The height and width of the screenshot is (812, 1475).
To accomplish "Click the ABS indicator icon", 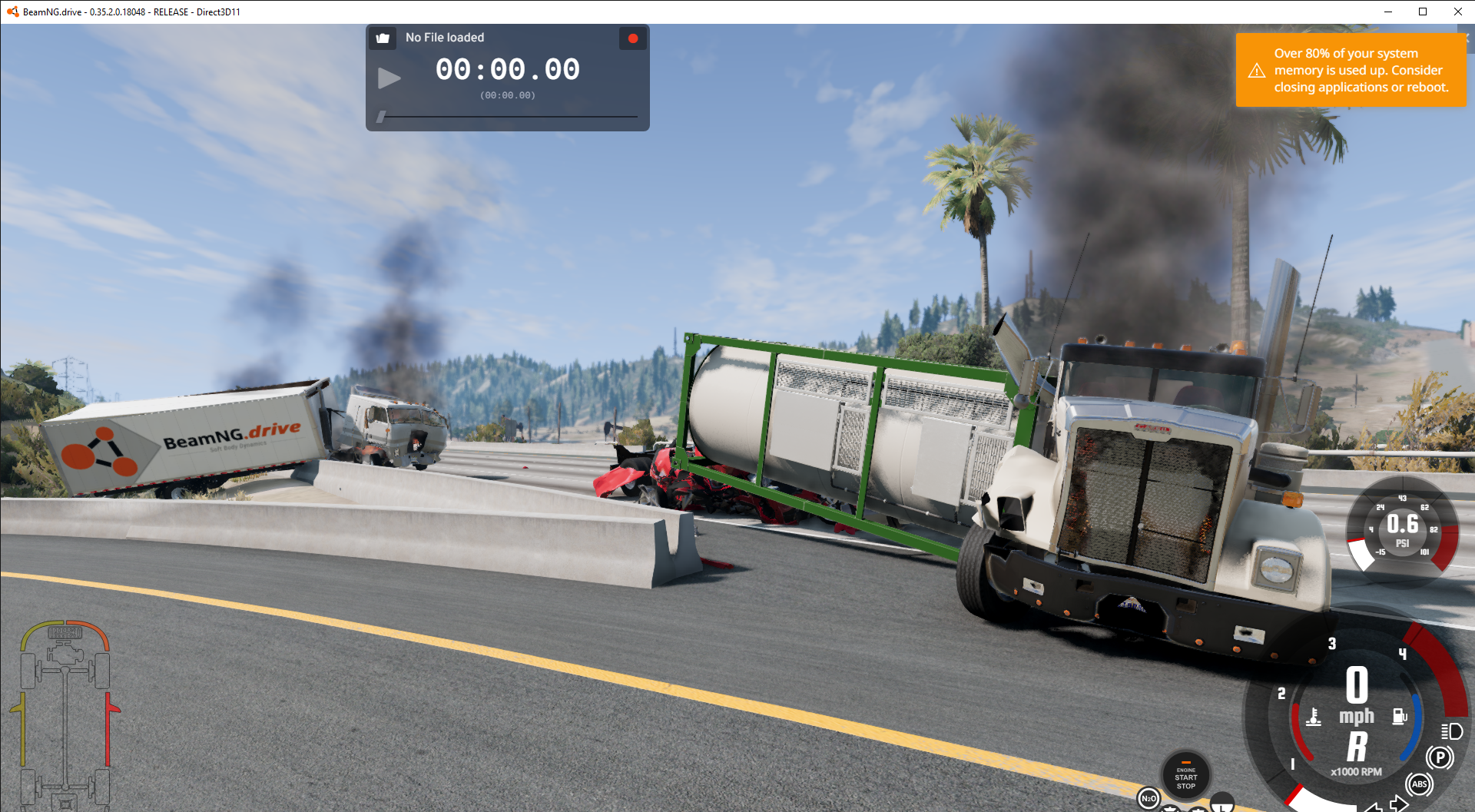I will 1419,784.
